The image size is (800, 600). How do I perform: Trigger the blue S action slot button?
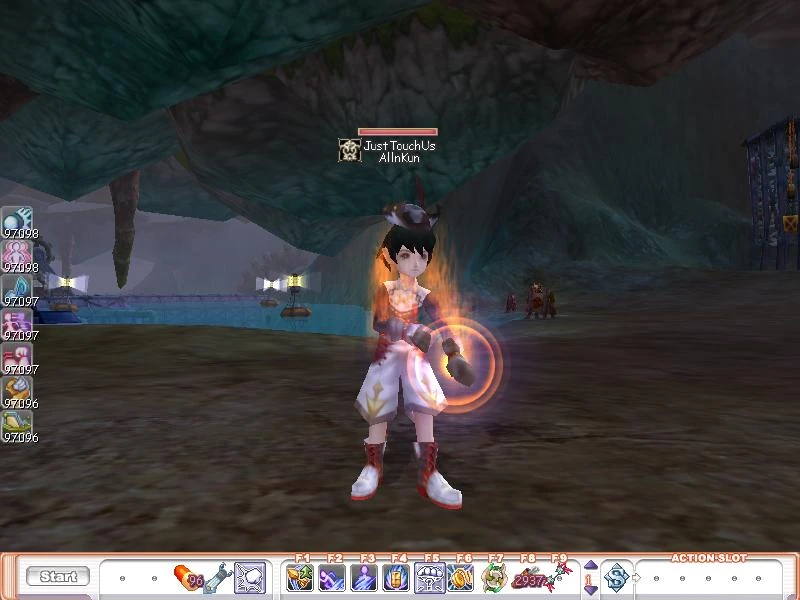[617, 577]
